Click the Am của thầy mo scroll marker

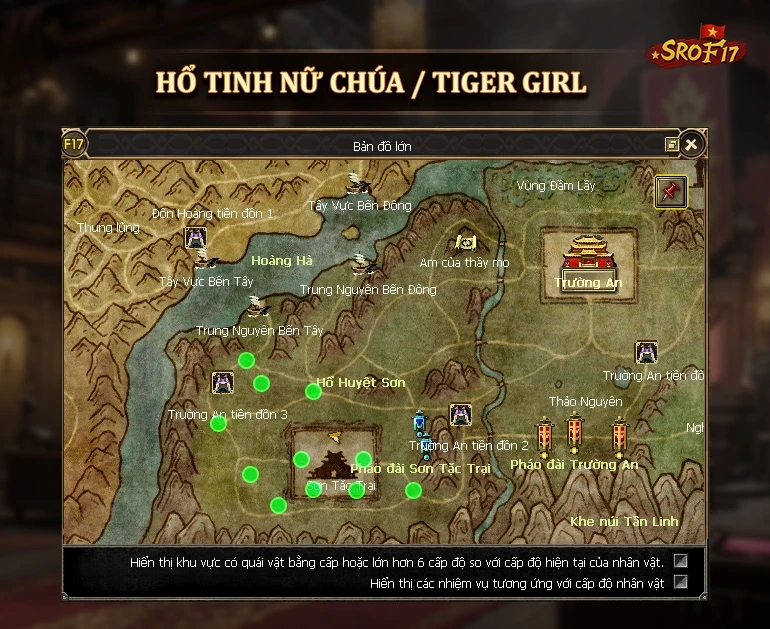click(465, 242)
